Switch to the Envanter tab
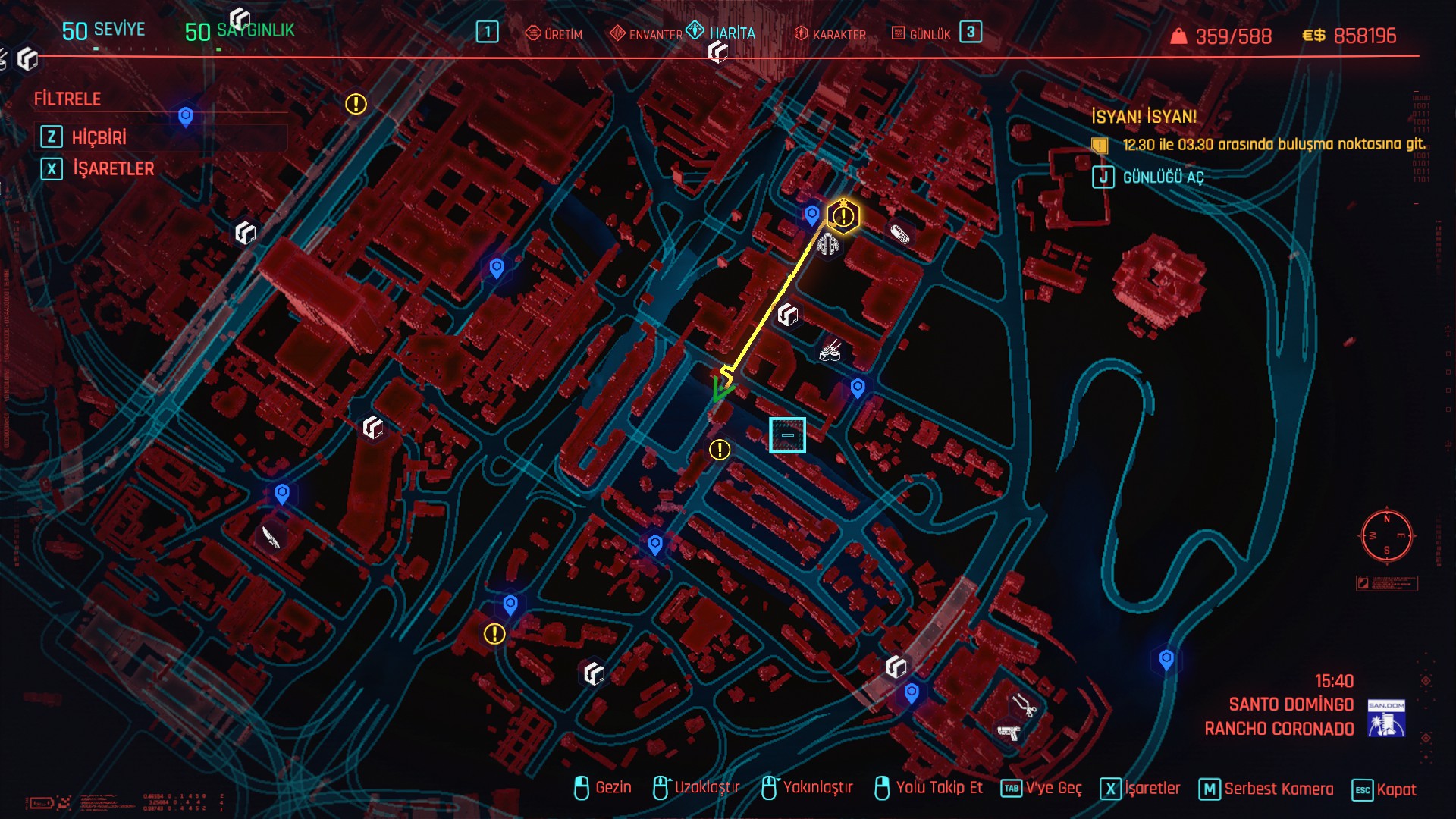The image size is (1456, 819). point(646,34)
